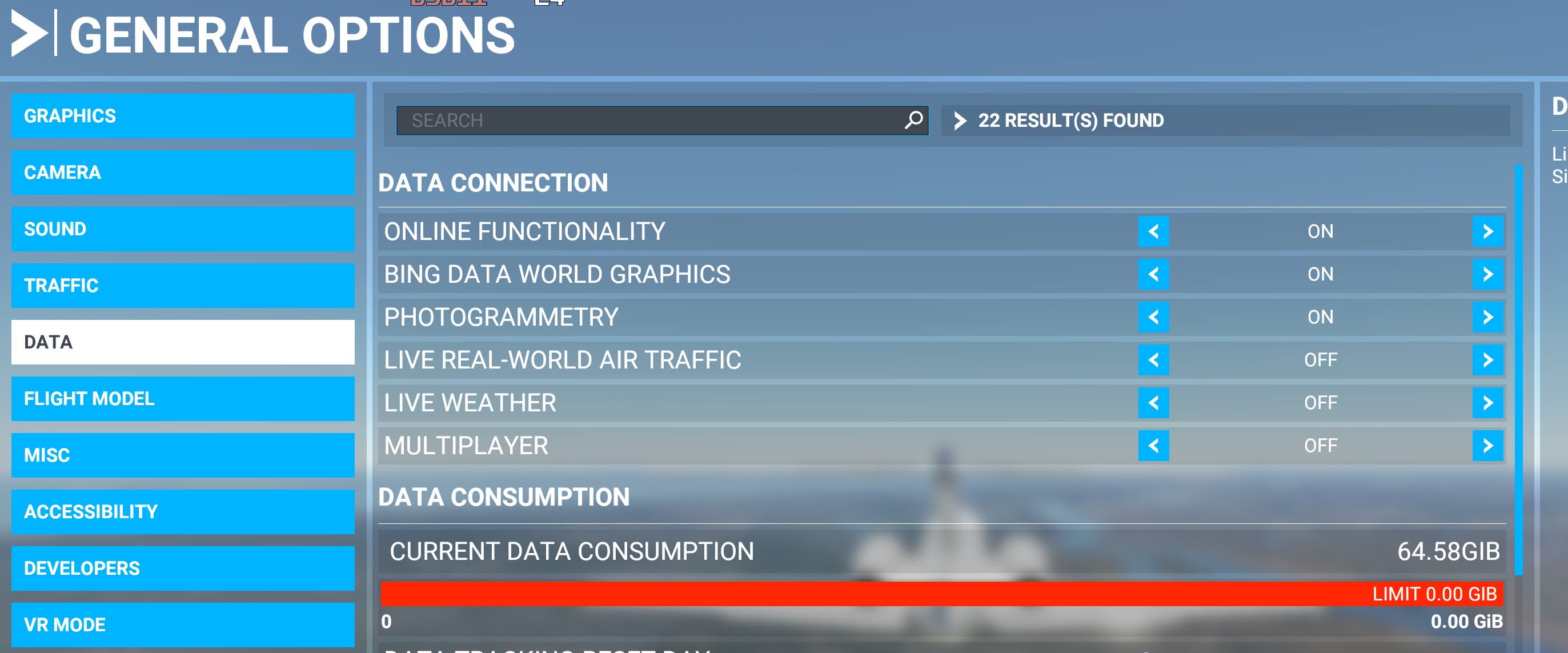Click the left arrow beside ONLINE FUNCTIONALITY

[x=1153, y=231]
